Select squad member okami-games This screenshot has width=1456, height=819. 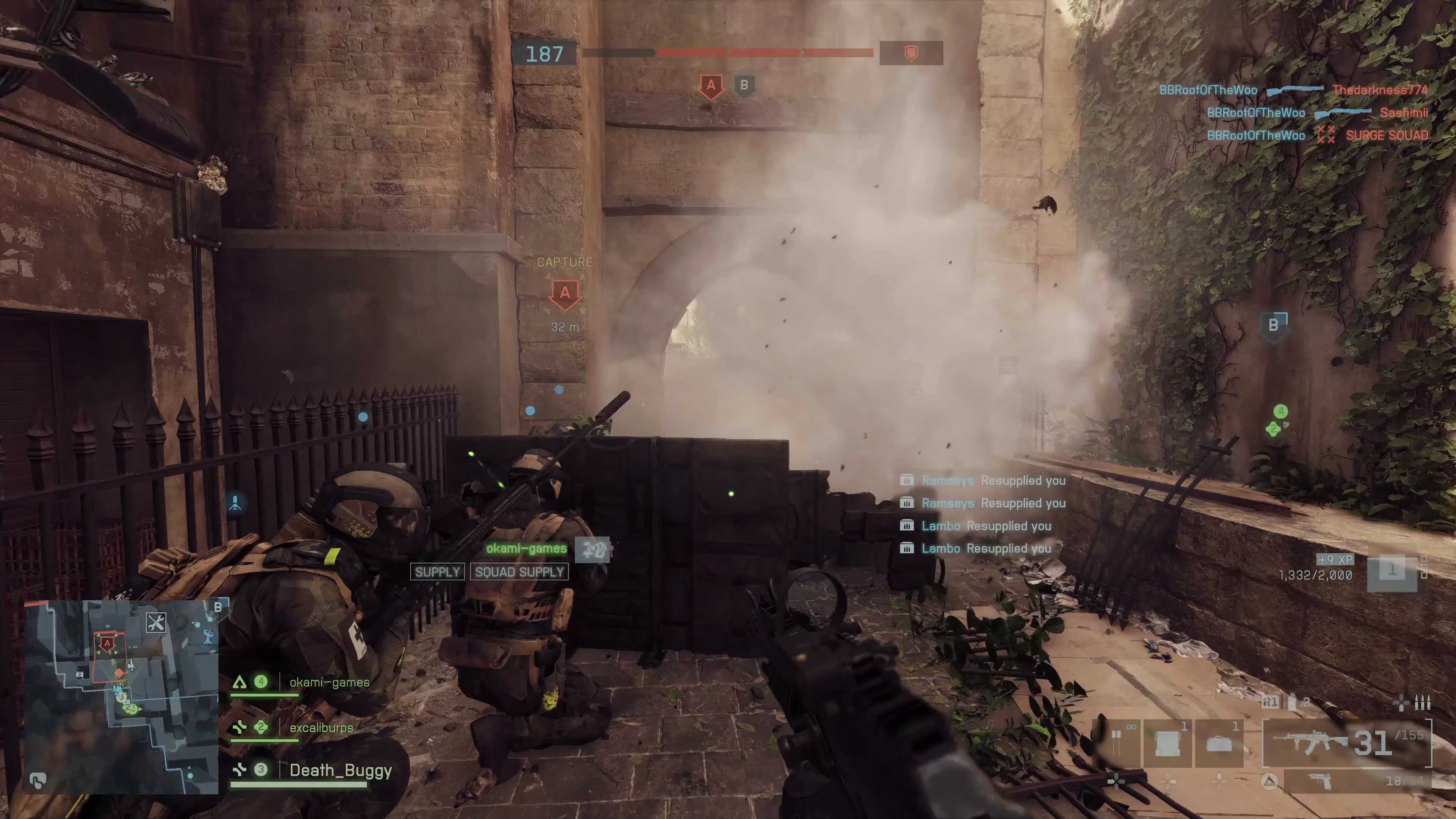point(329,682)
